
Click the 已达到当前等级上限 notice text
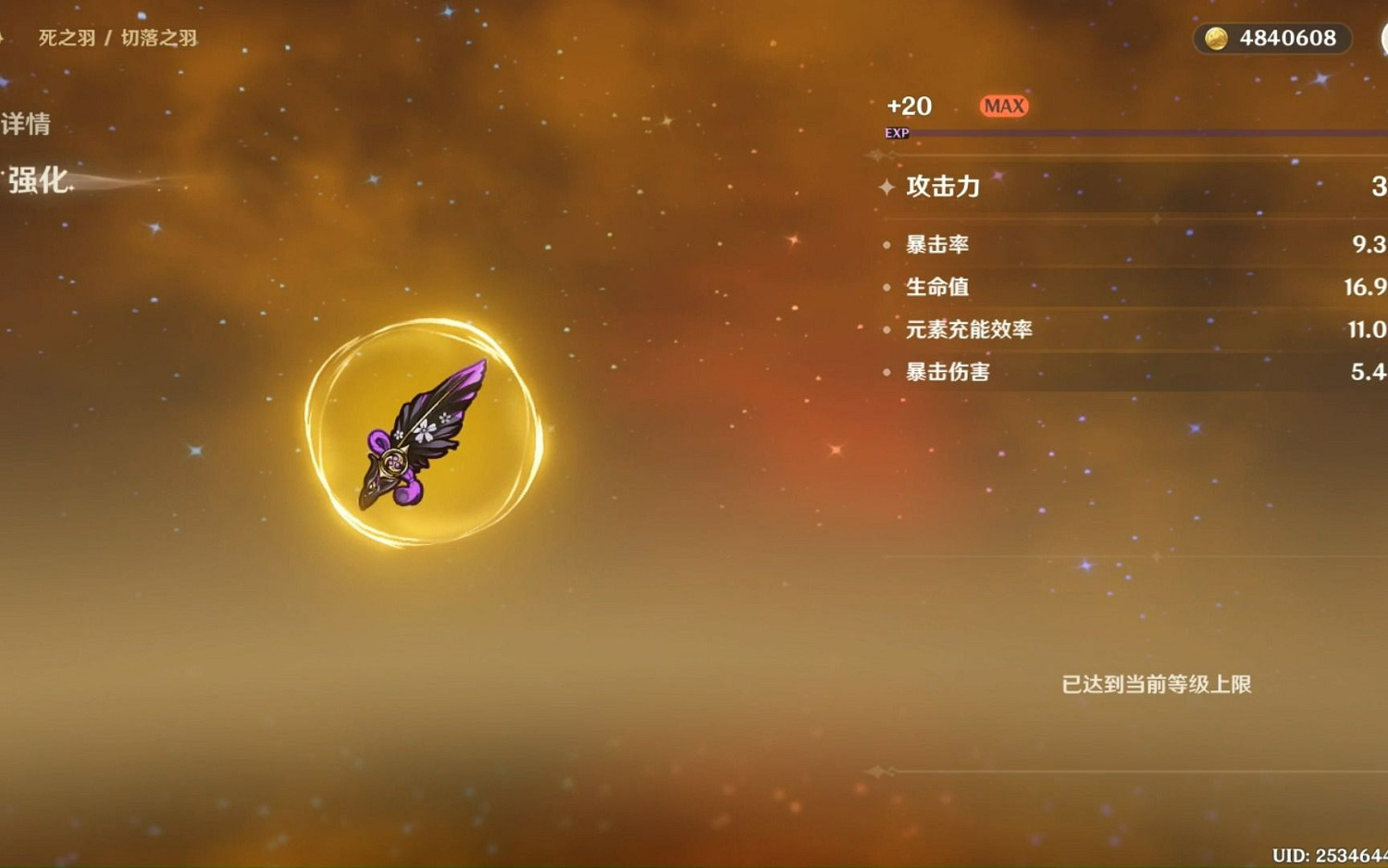[x=1154, y=686]
